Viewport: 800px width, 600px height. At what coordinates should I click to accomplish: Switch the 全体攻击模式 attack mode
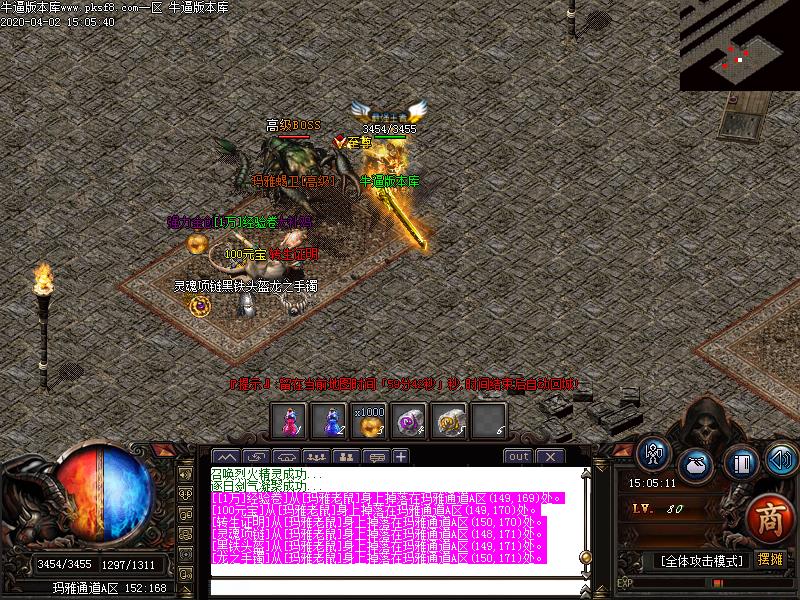click(x=700, y=560)
